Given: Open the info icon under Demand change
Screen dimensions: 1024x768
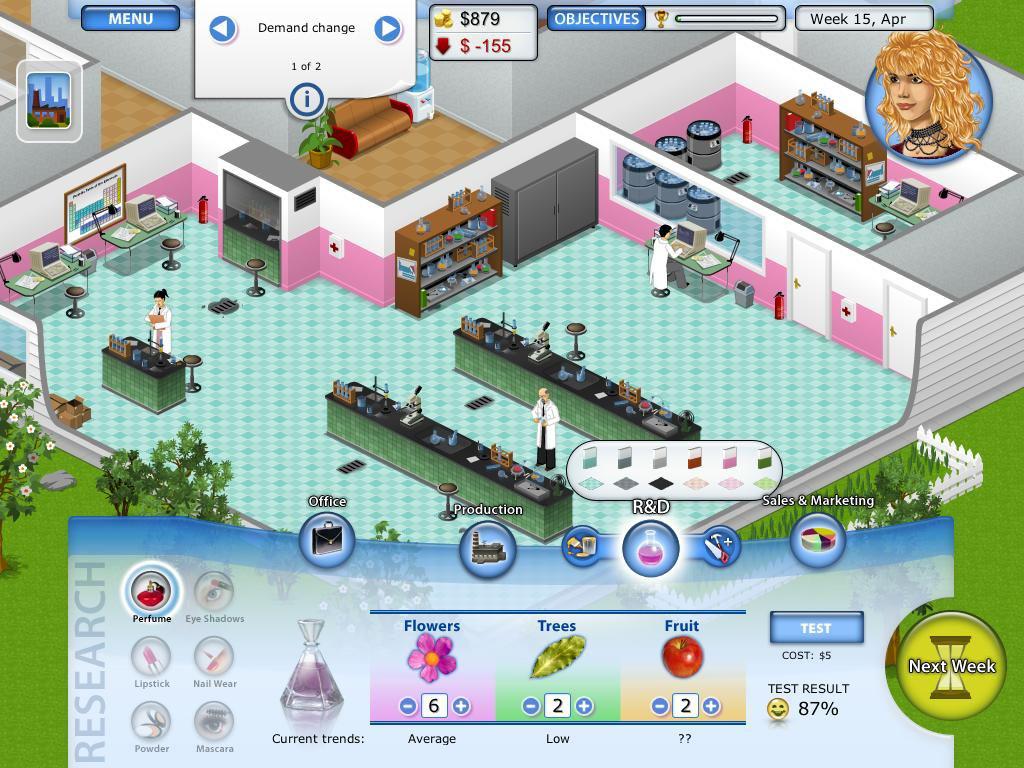Looking at the screenshot, I should click(306, 99).
